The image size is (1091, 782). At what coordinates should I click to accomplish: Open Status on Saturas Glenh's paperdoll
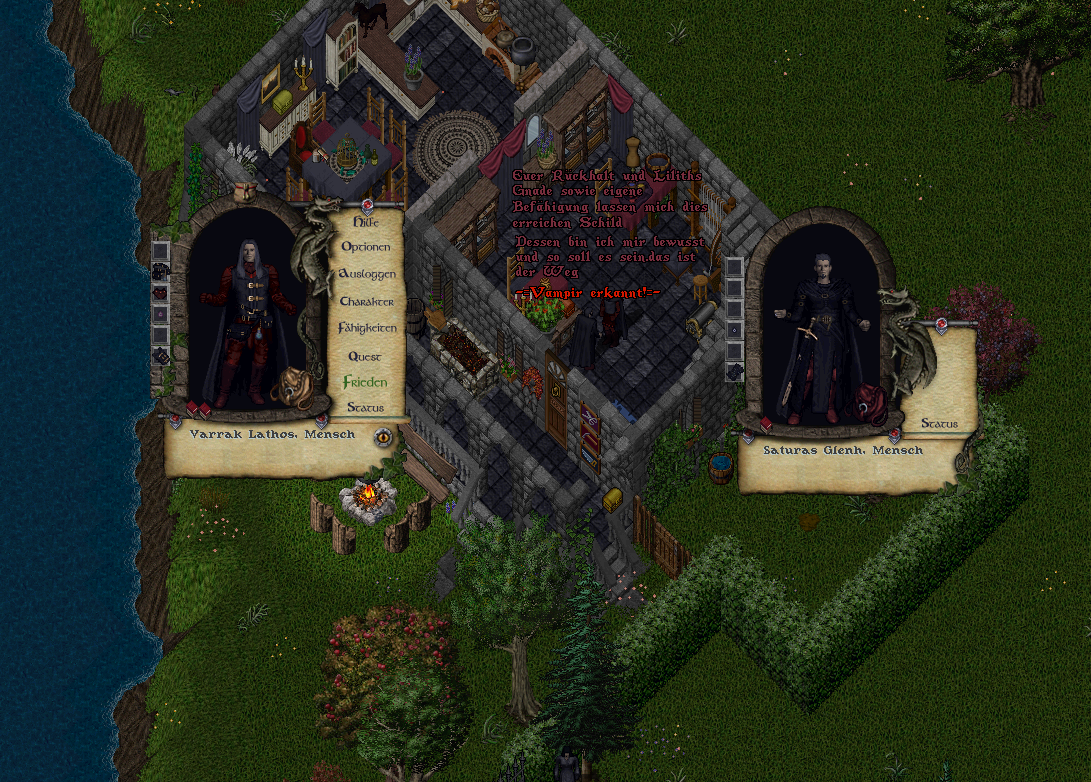(939, 424)
